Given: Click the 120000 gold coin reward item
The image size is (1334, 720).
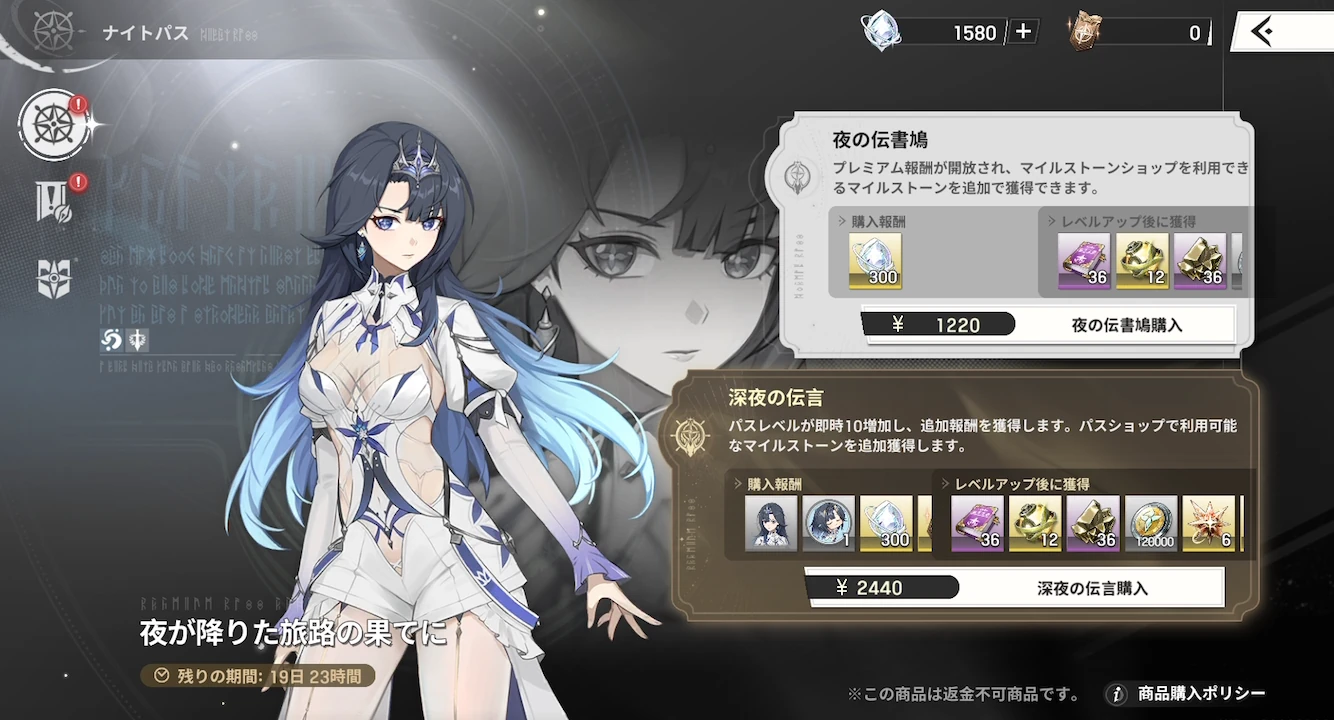Looking at the screenshot, I should coord(1151,524).
